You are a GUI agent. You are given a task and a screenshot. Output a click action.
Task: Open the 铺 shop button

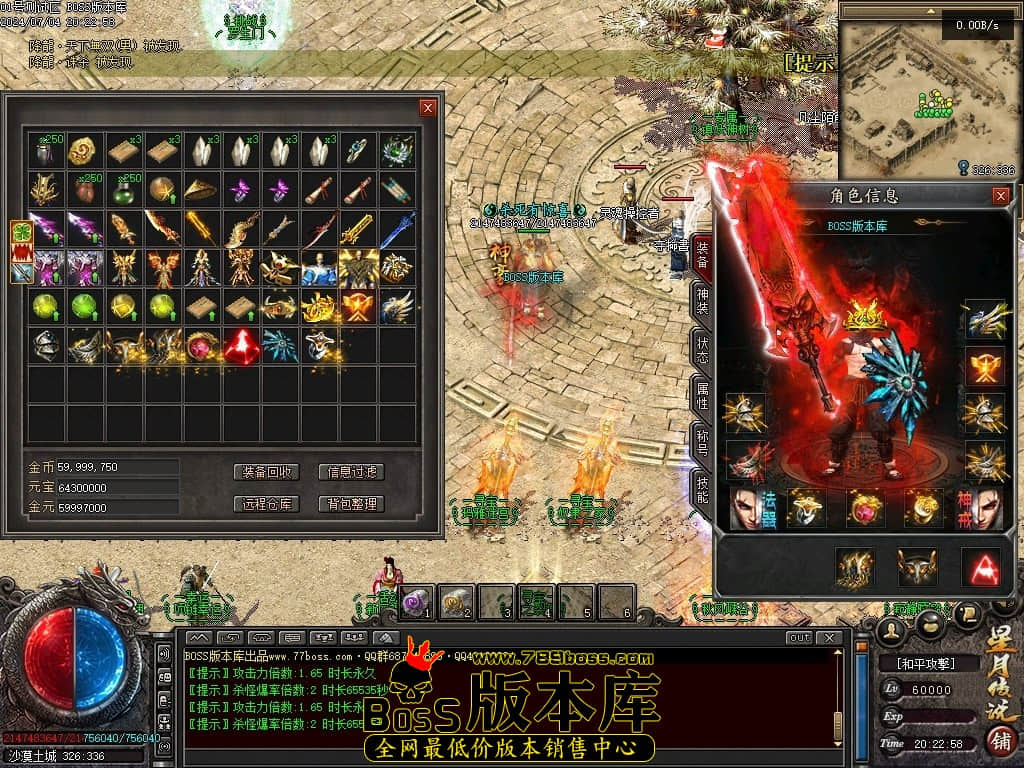tap(998, 742)
